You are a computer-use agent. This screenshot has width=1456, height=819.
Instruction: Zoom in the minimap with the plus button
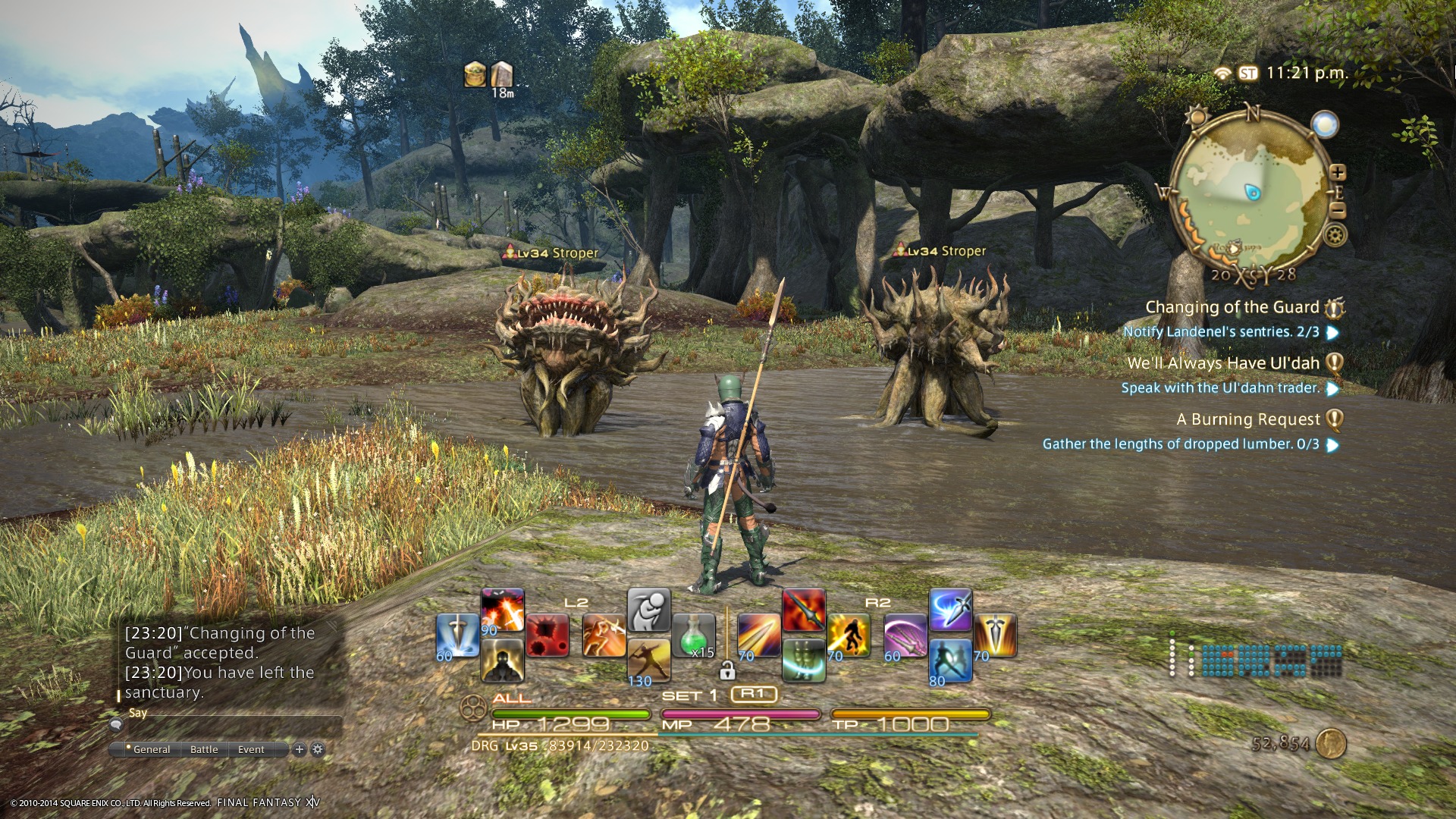point(1338,172)
